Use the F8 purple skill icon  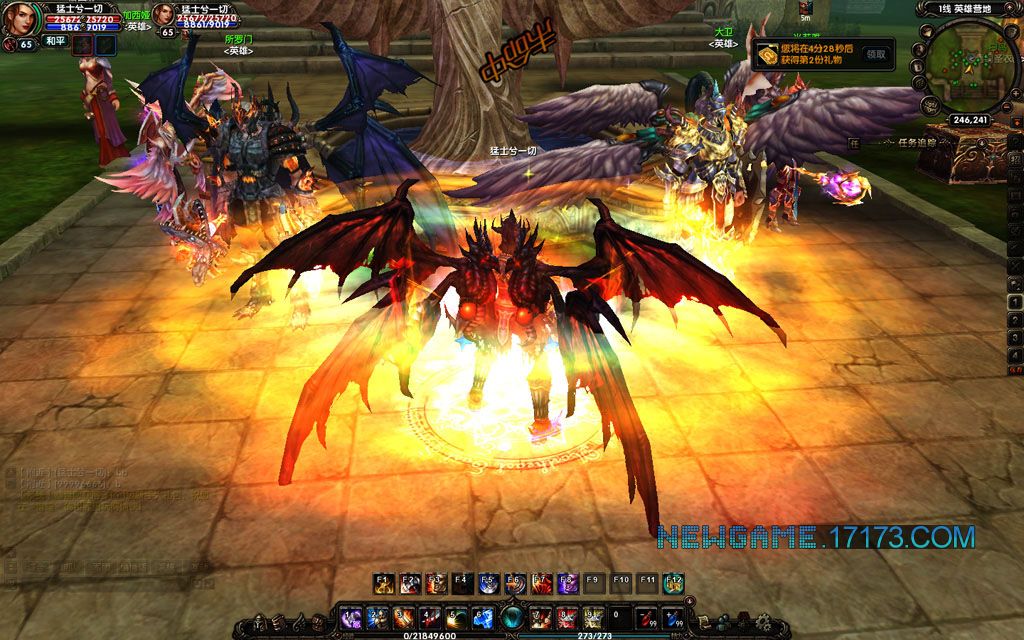[567, 584]
